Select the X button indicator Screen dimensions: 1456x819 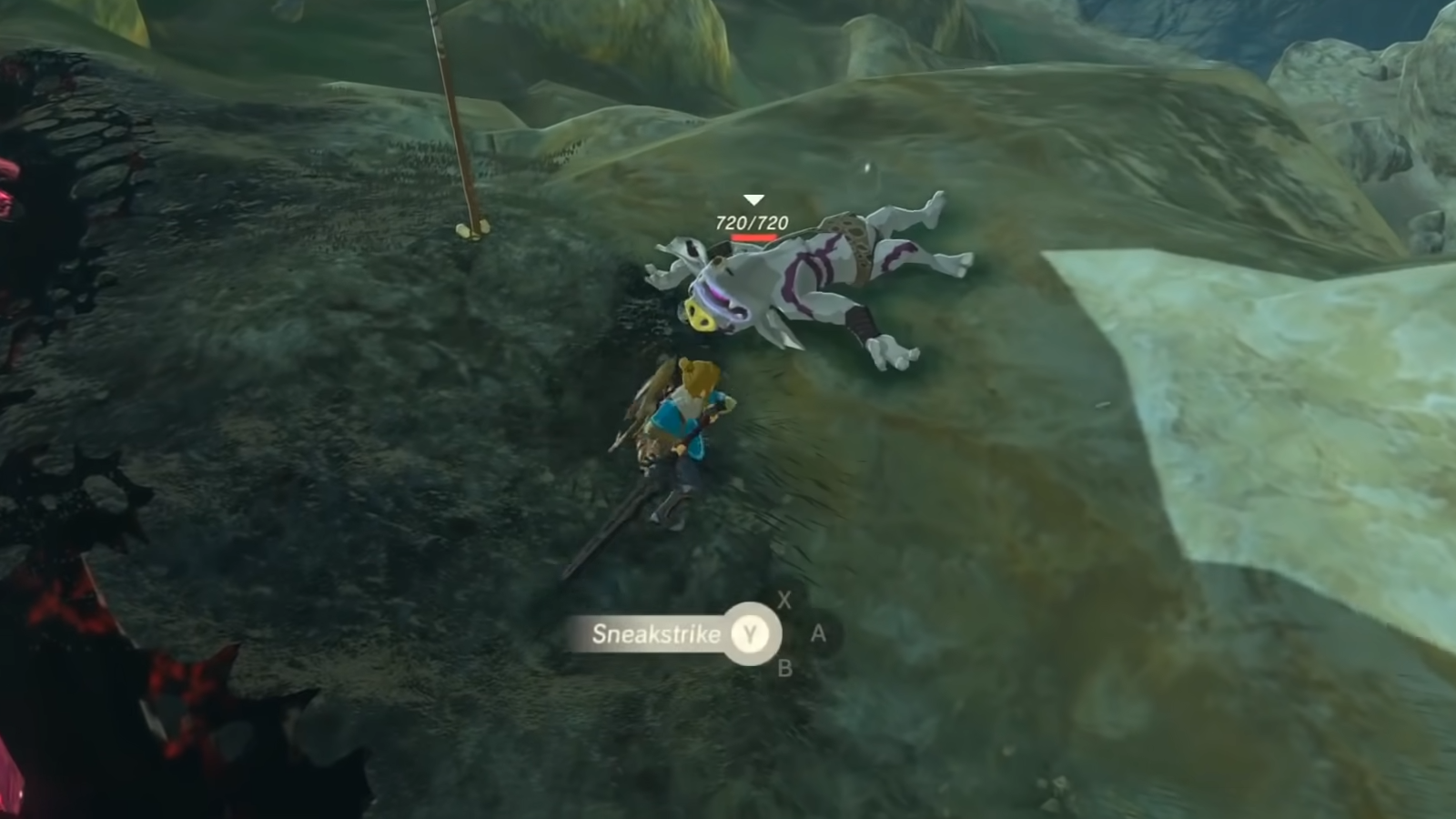784,601
